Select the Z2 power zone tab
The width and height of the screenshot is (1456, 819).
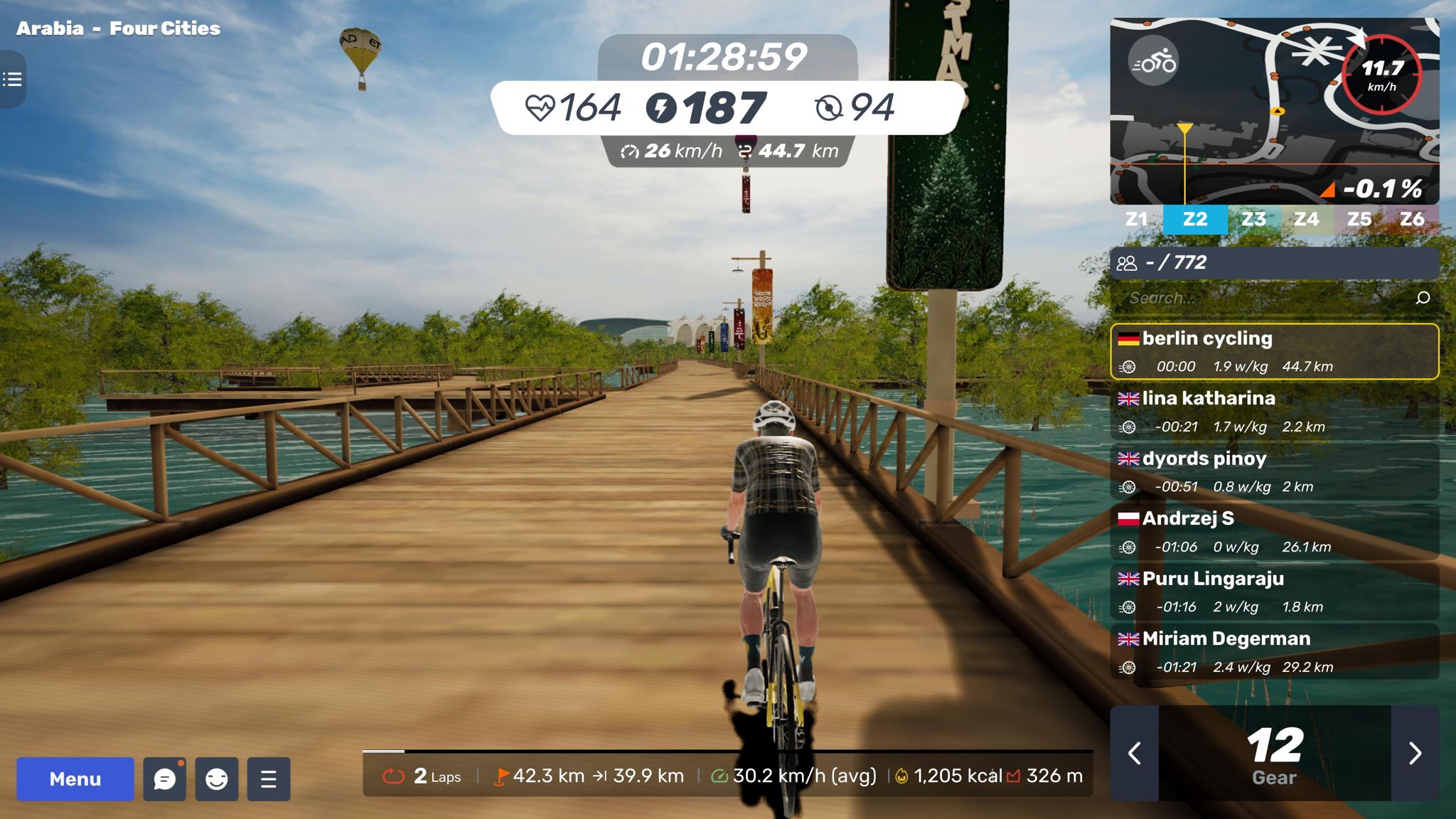1195,219
